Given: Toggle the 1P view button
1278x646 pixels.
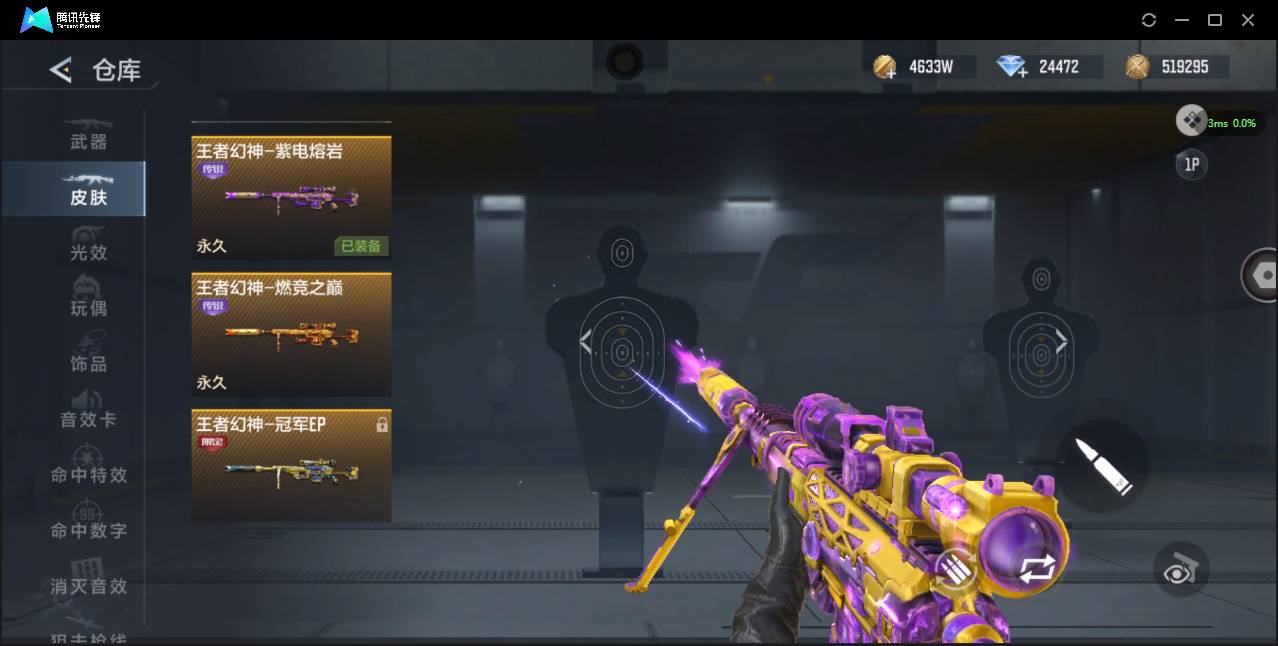Looking at the screenshot, I should pos(1191,165).
